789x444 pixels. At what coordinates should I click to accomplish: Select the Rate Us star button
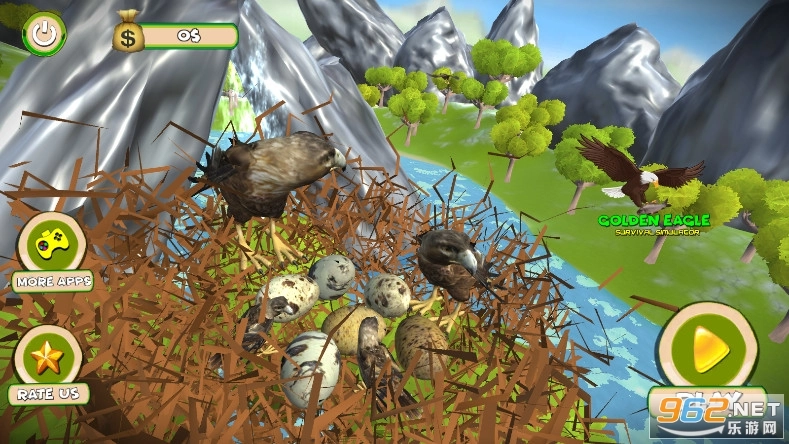click(x=45, y=358)
